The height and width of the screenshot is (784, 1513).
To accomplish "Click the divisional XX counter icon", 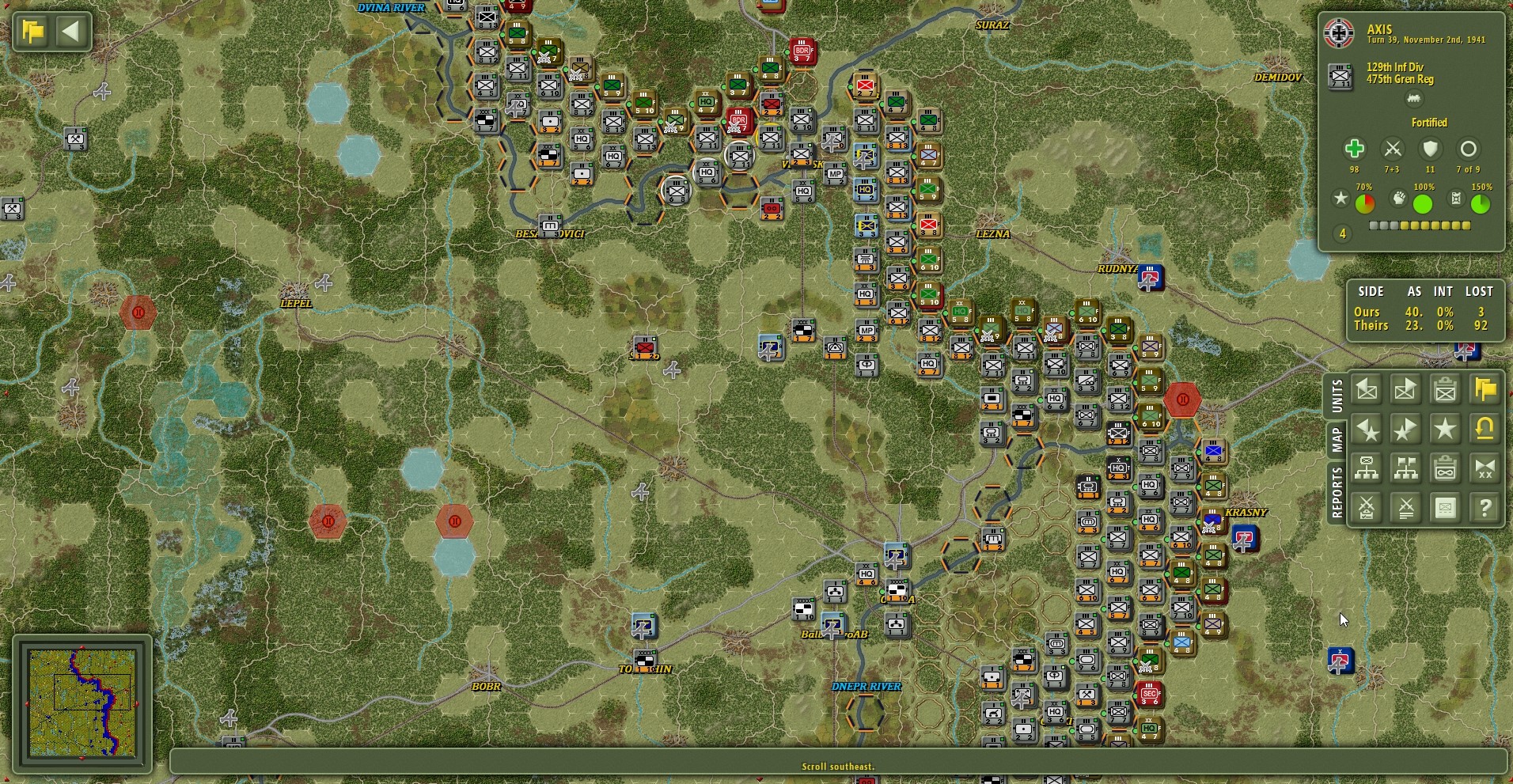I will tap(1485, 468).
